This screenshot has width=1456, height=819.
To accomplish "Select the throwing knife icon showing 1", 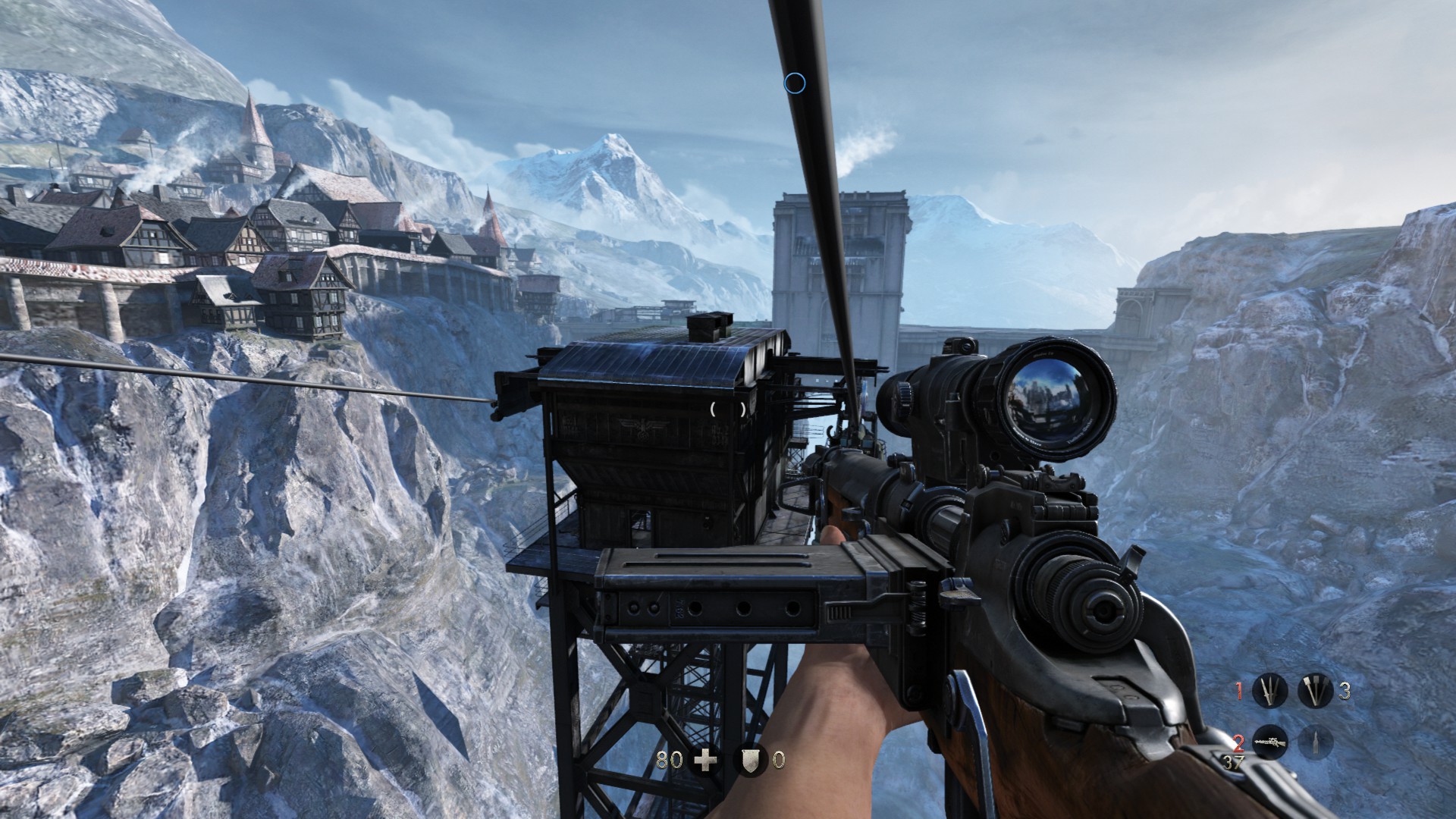I will 1269,690.
